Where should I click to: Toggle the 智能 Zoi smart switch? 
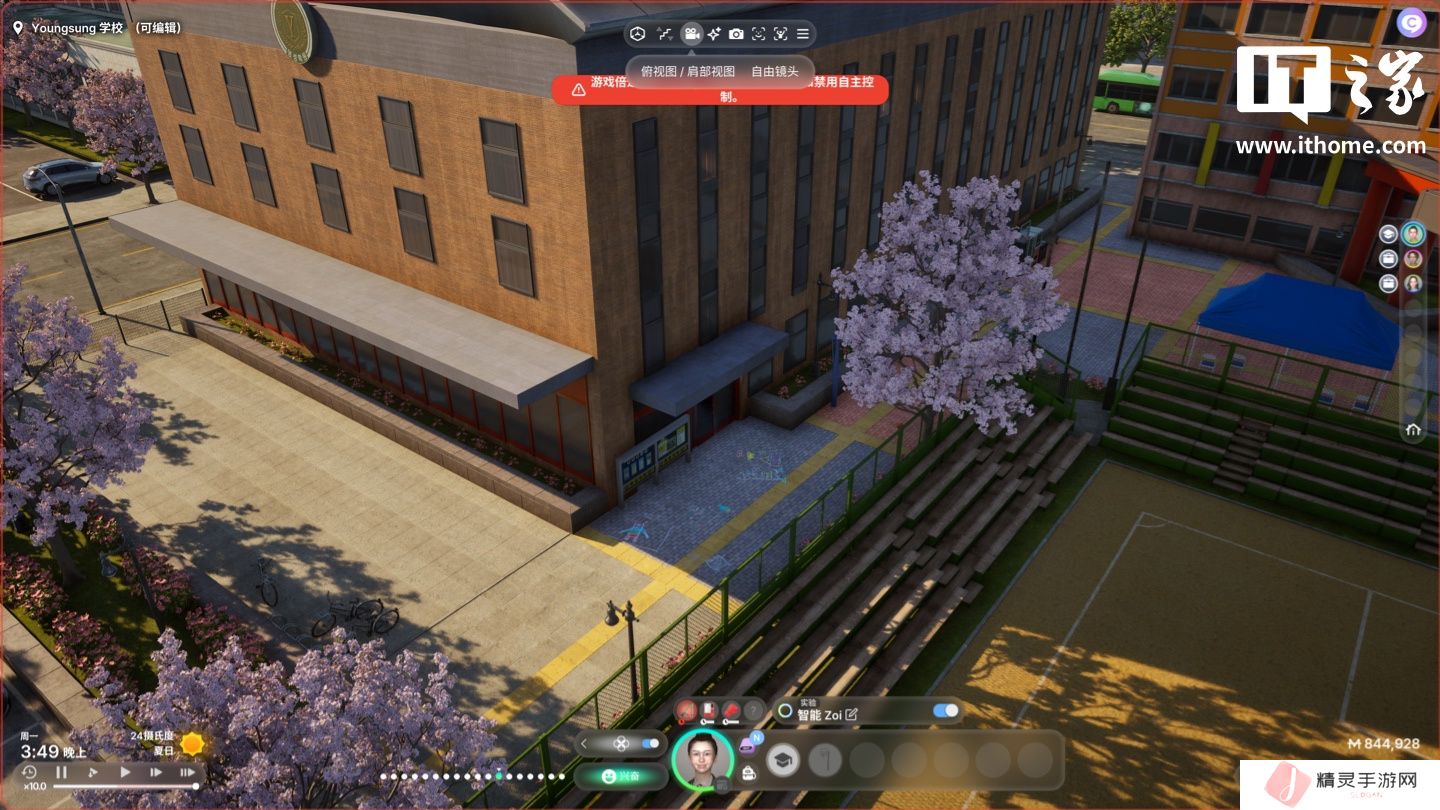(x=945, y=711)
